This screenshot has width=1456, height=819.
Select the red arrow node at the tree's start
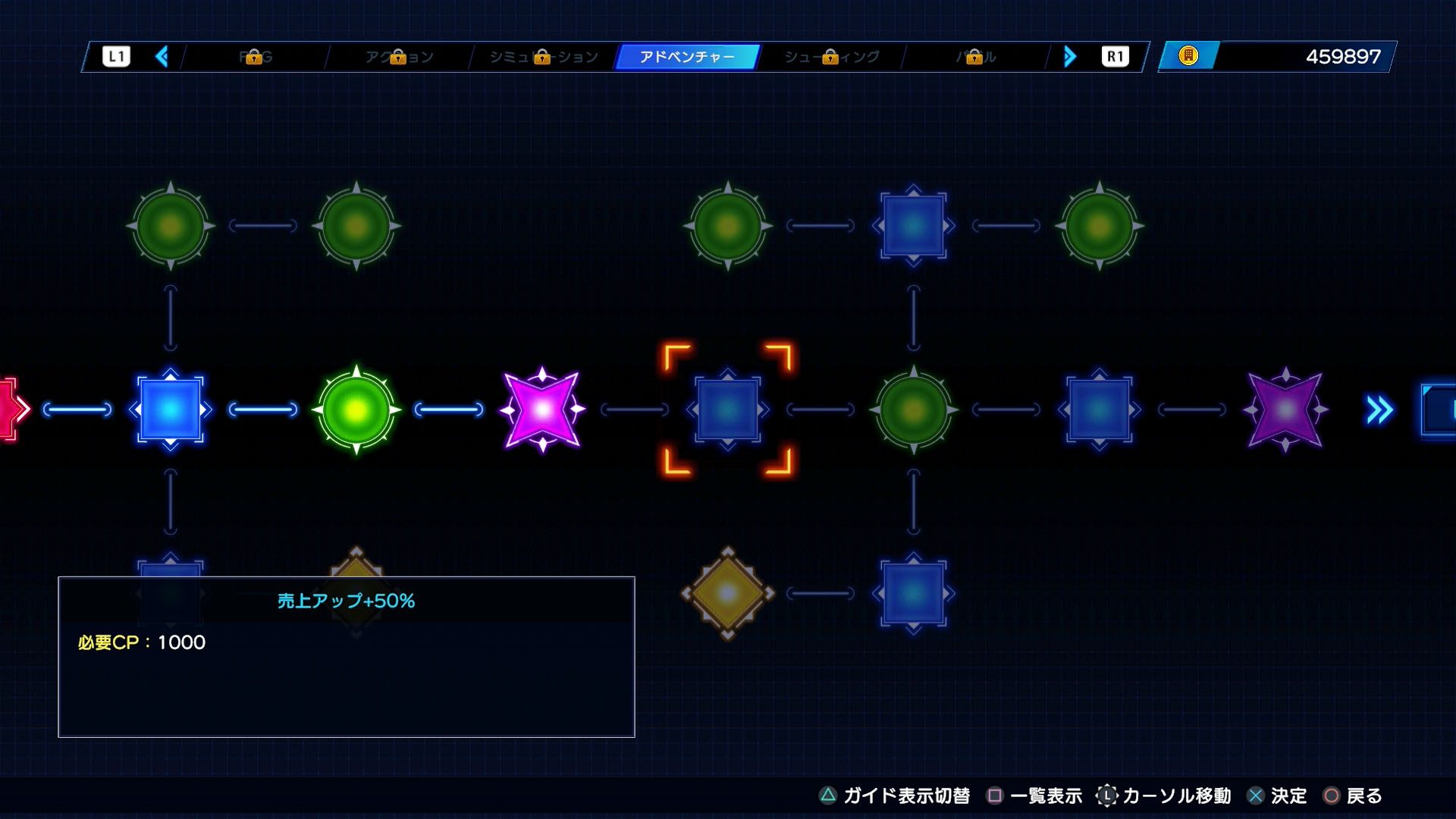(x=11, y=409)
